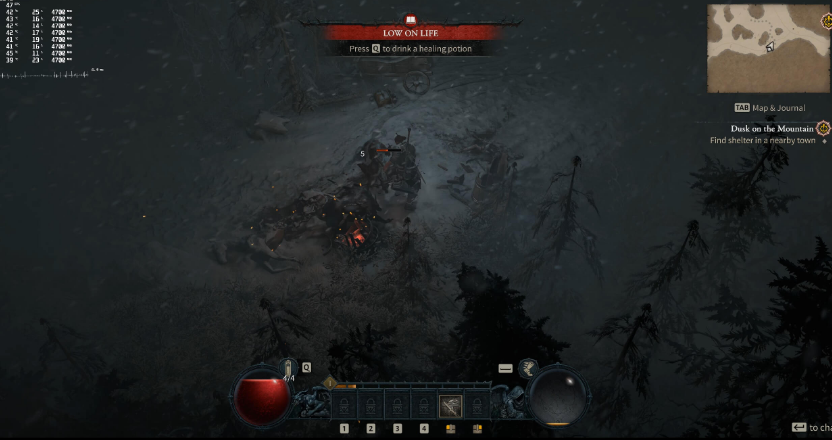Click the quest marker icon on the minimap edge
832x440 pixels.
[825, 21]
